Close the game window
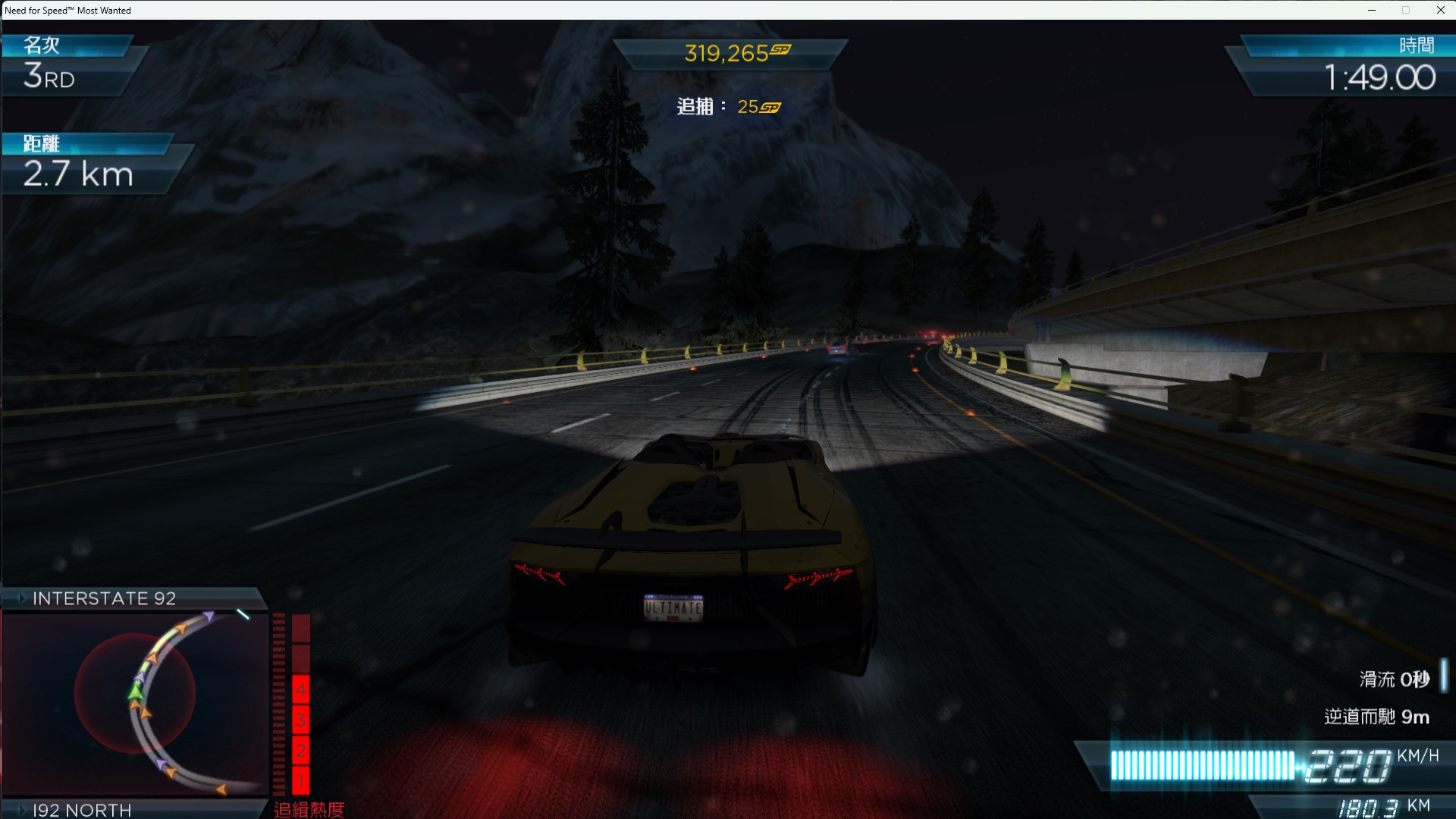The height and width of the screenshot is (819, 1456). (x=1440, y=10)
